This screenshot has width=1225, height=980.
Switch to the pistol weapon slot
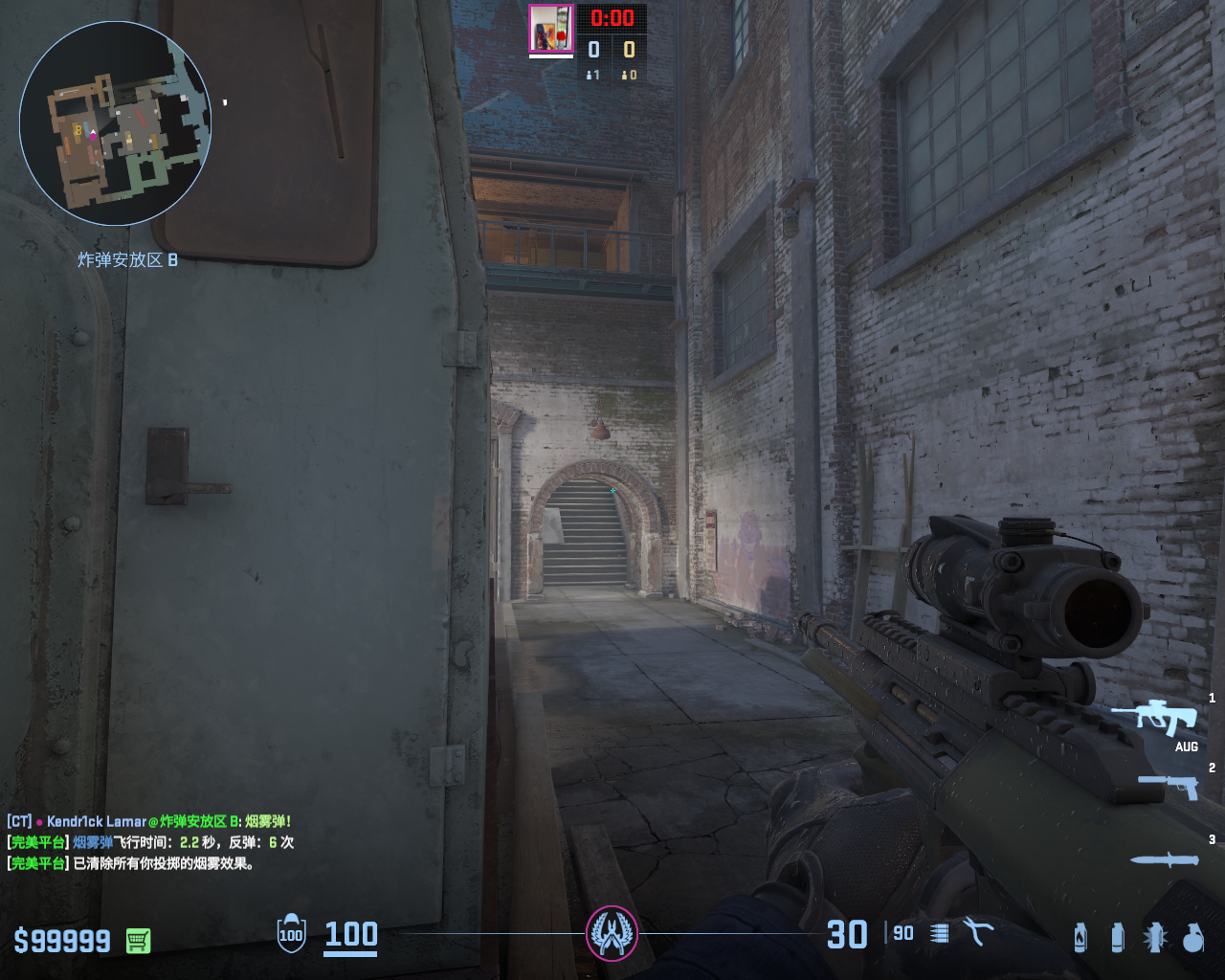[1169, 786]
